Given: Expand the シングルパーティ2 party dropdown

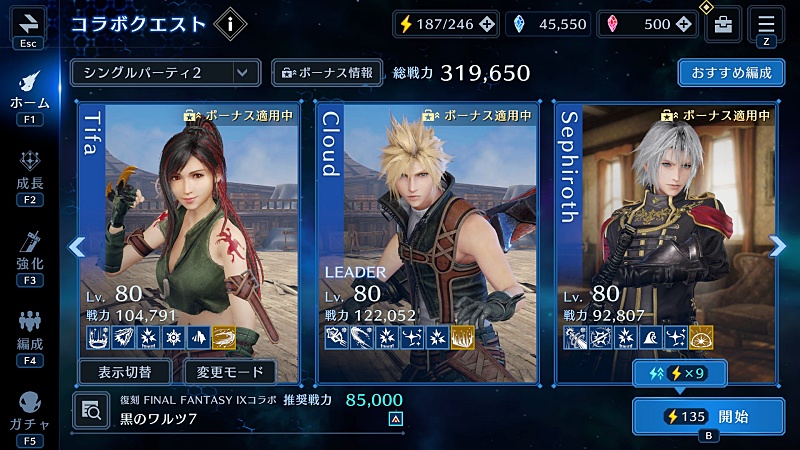Looking at the screenshot, I should [x=165, y=72].
